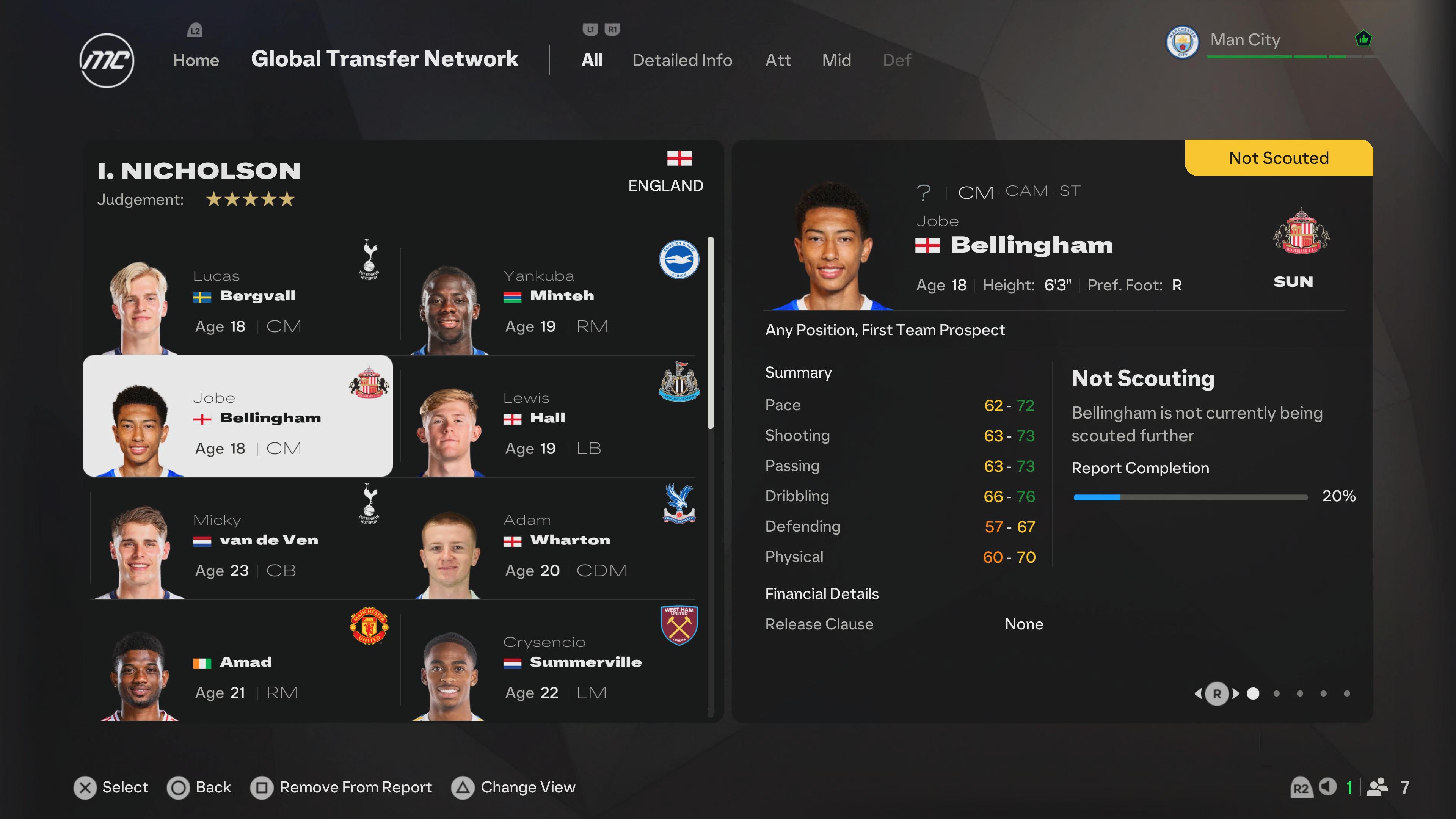Open the Att tab
This screenshot has height=819, width=1456.
point(778,60)
